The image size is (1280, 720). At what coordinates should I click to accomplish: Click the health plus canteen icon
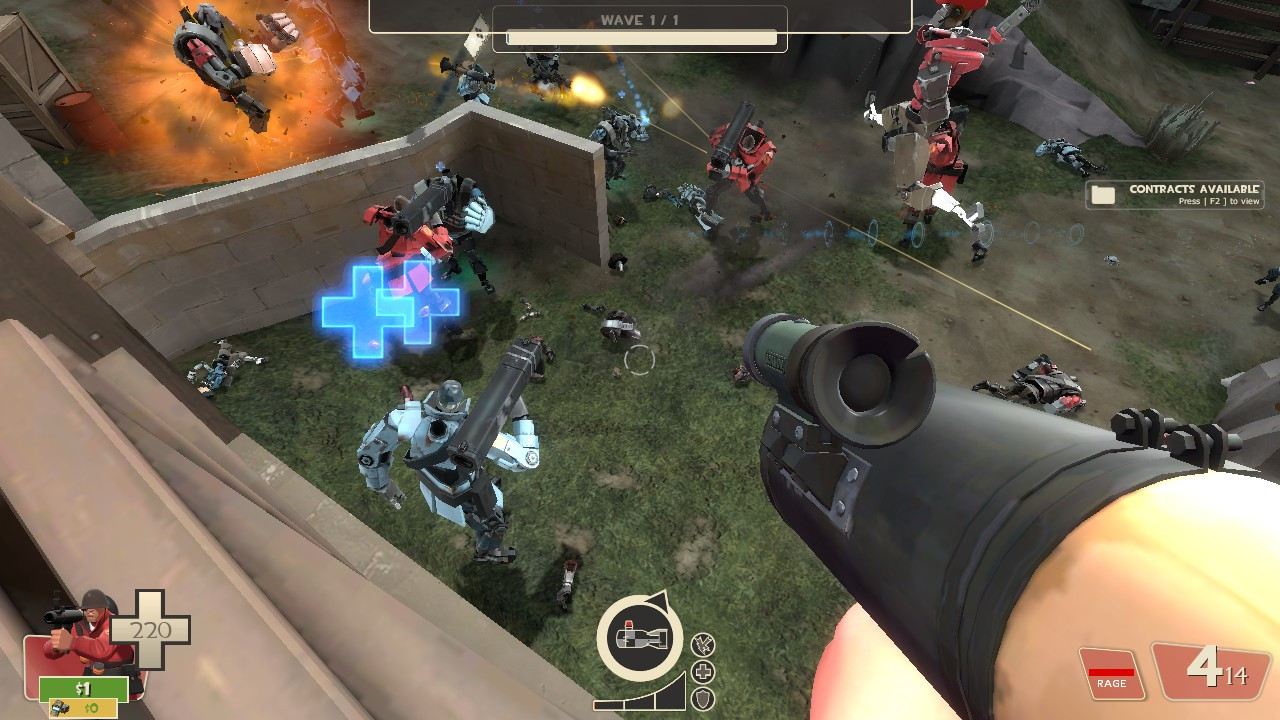[x=701, y=670]
